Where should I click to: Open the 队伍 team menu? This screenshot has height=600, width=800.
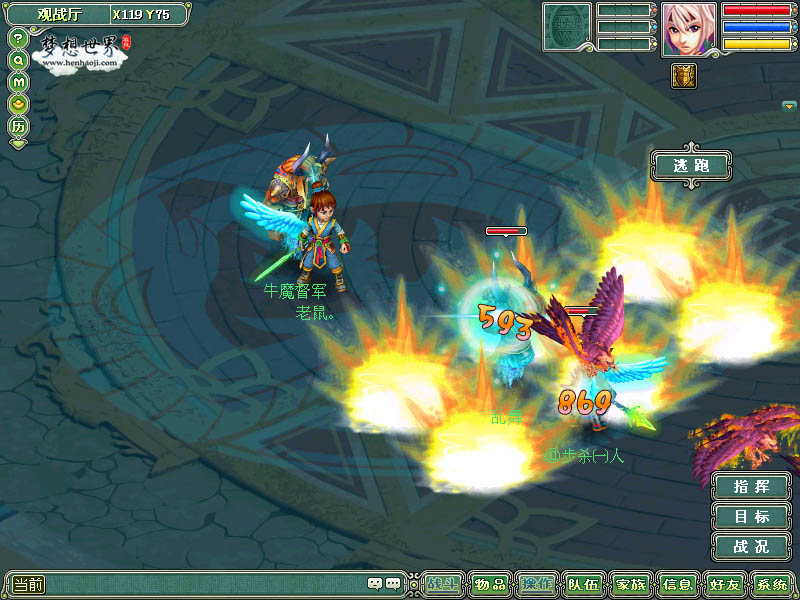(x=584, y=585)
